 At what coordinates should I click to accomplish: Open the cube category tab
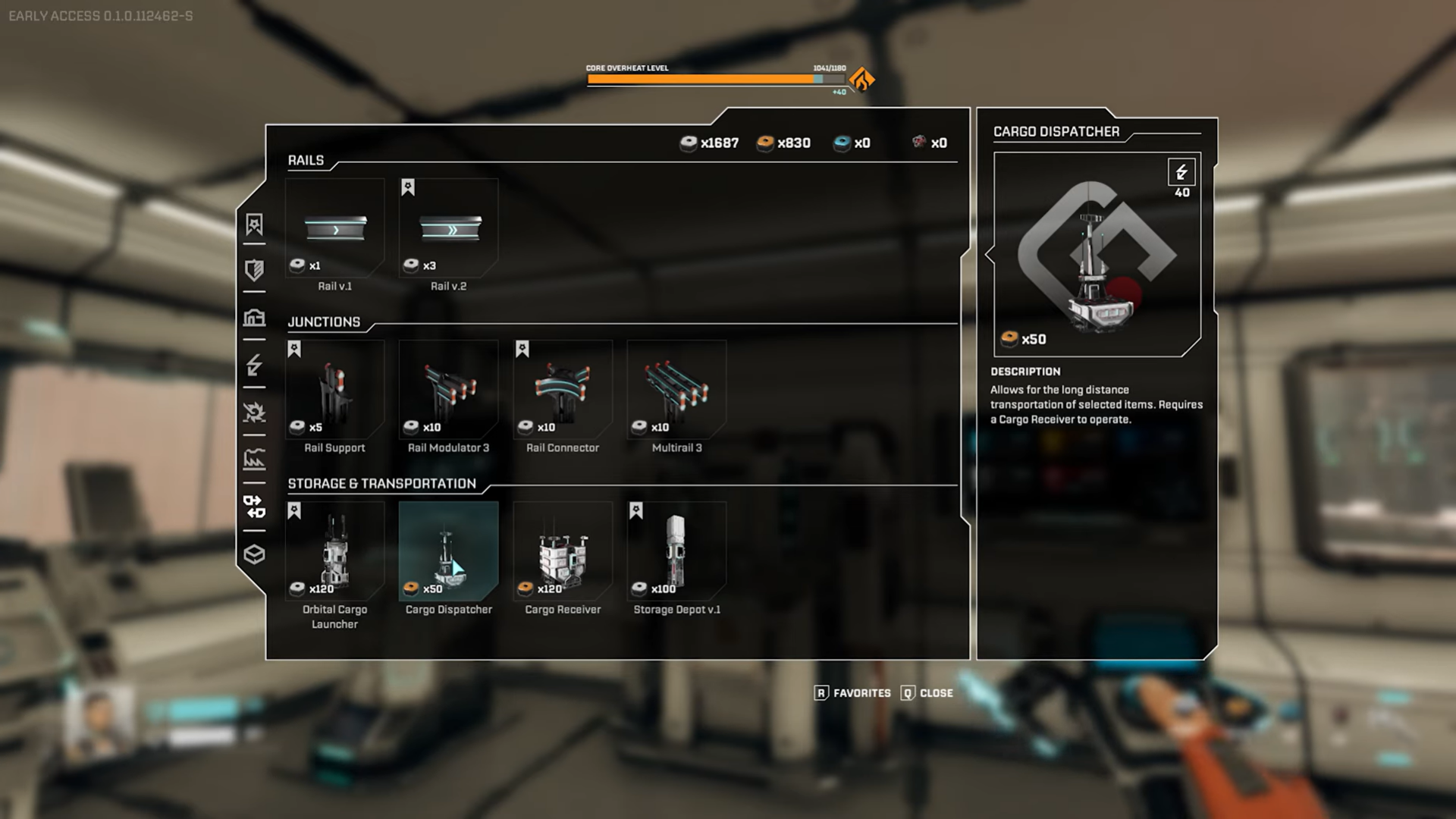click(x=254, y=554)
